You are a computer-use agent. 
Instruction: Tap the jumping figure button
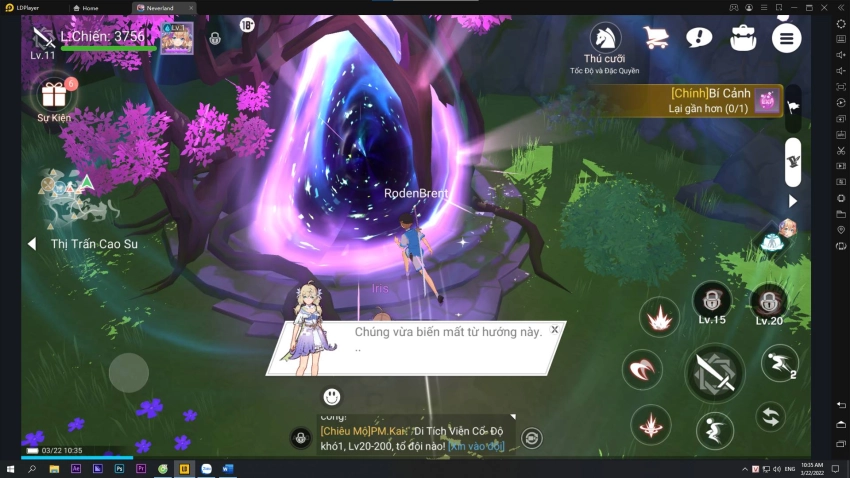coord(714,430)
